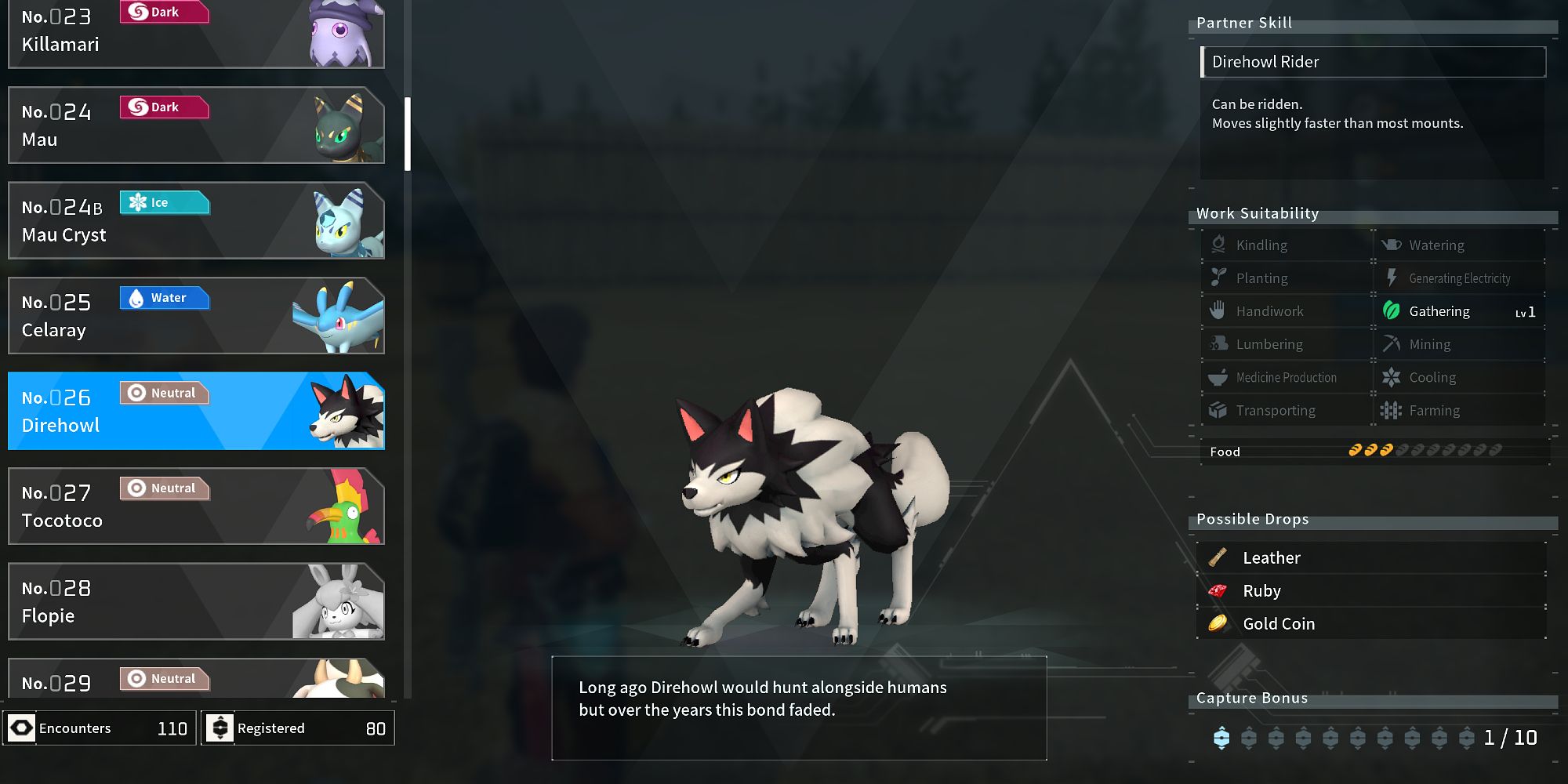1568x784 pixels.
Task: Open the Capture Bonus section
Action: (x=1252, y=698)
